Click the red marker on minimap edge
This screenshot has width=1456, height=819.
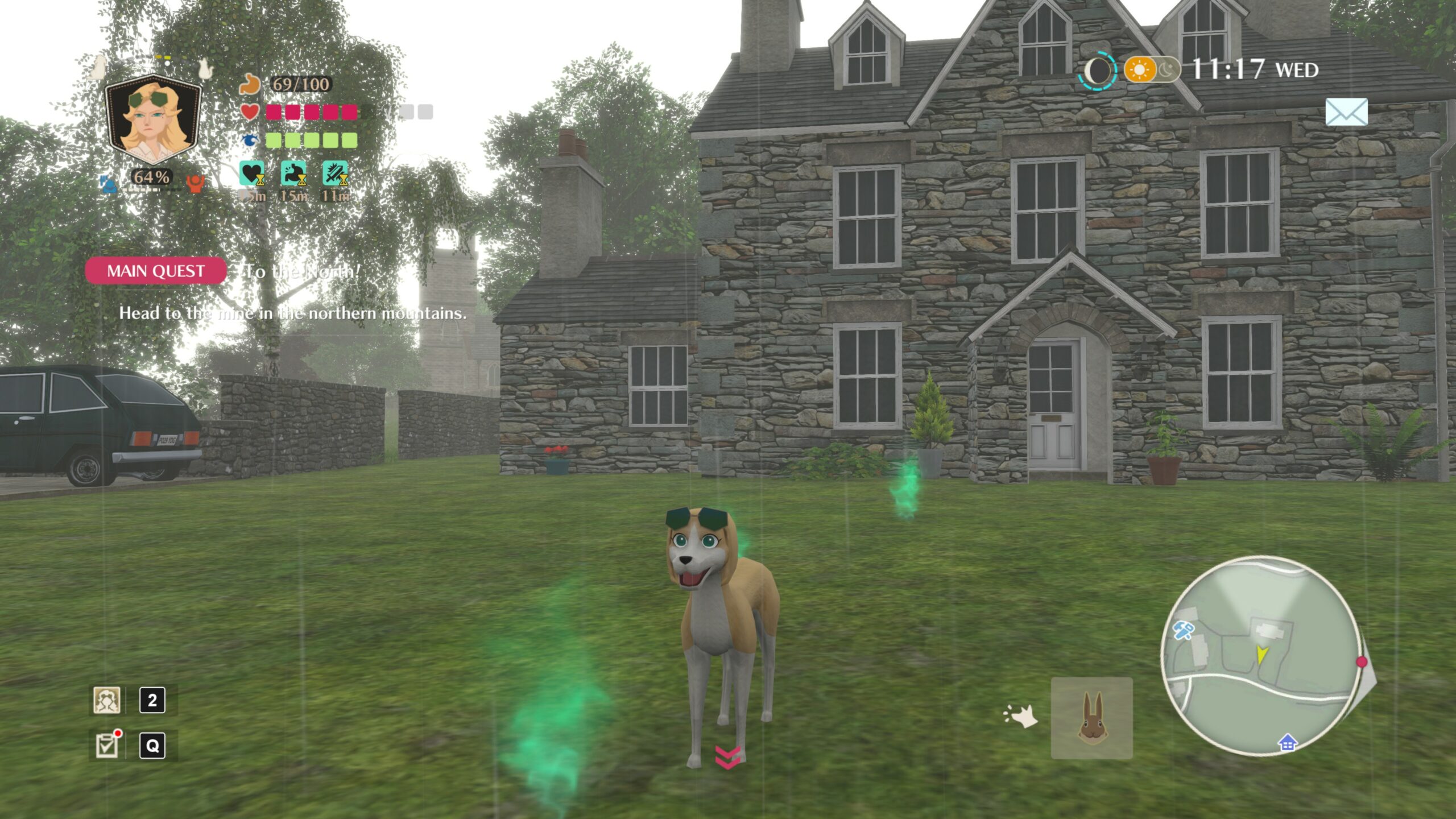(1361, 661)
